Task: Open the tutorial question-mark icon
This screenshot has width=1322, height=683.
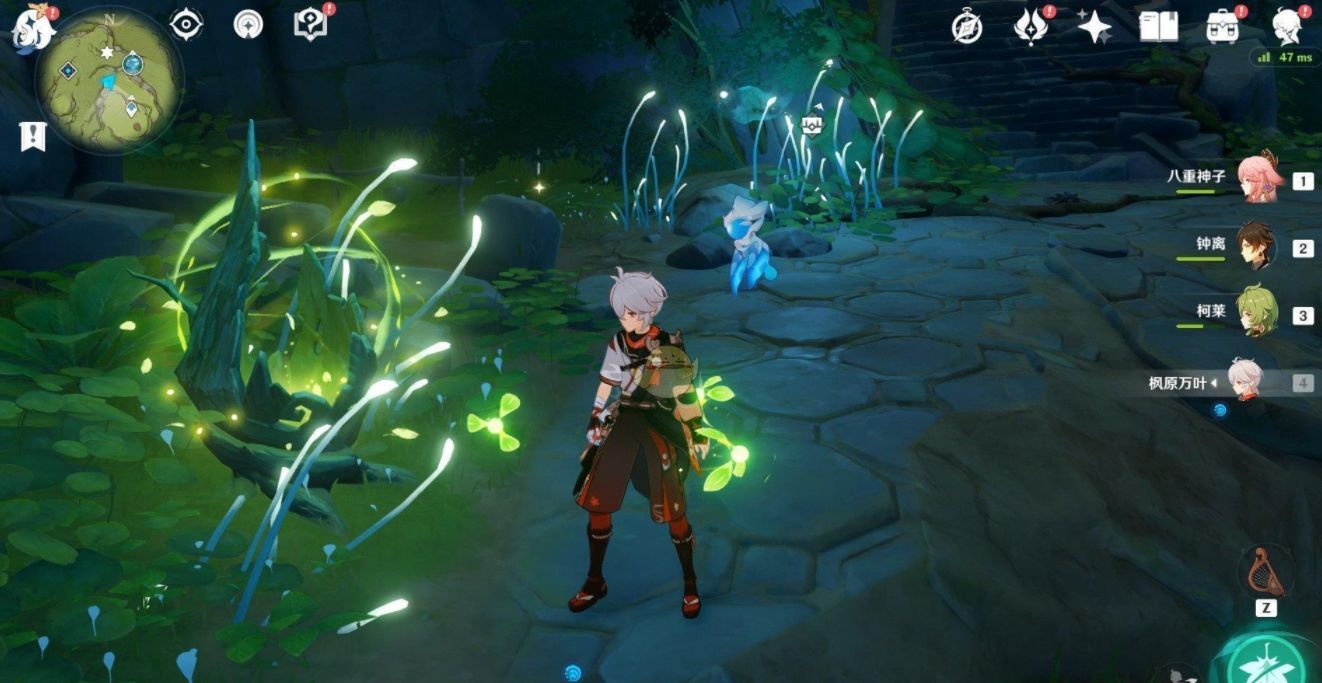Action: [x=310, y=24]
